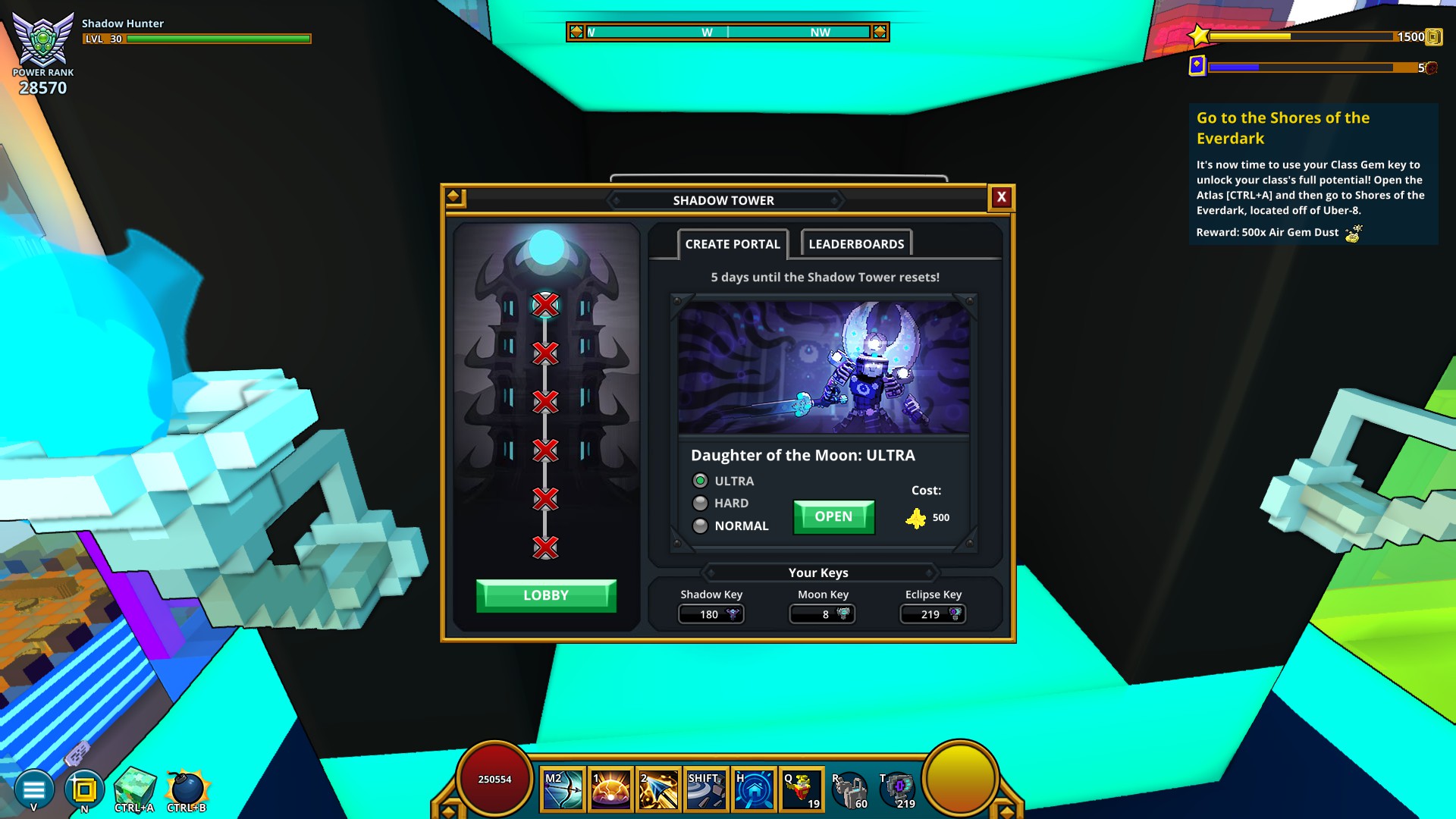Select the ULTRA difficulty radio button

pyautogui.click(x=700, y=480)
